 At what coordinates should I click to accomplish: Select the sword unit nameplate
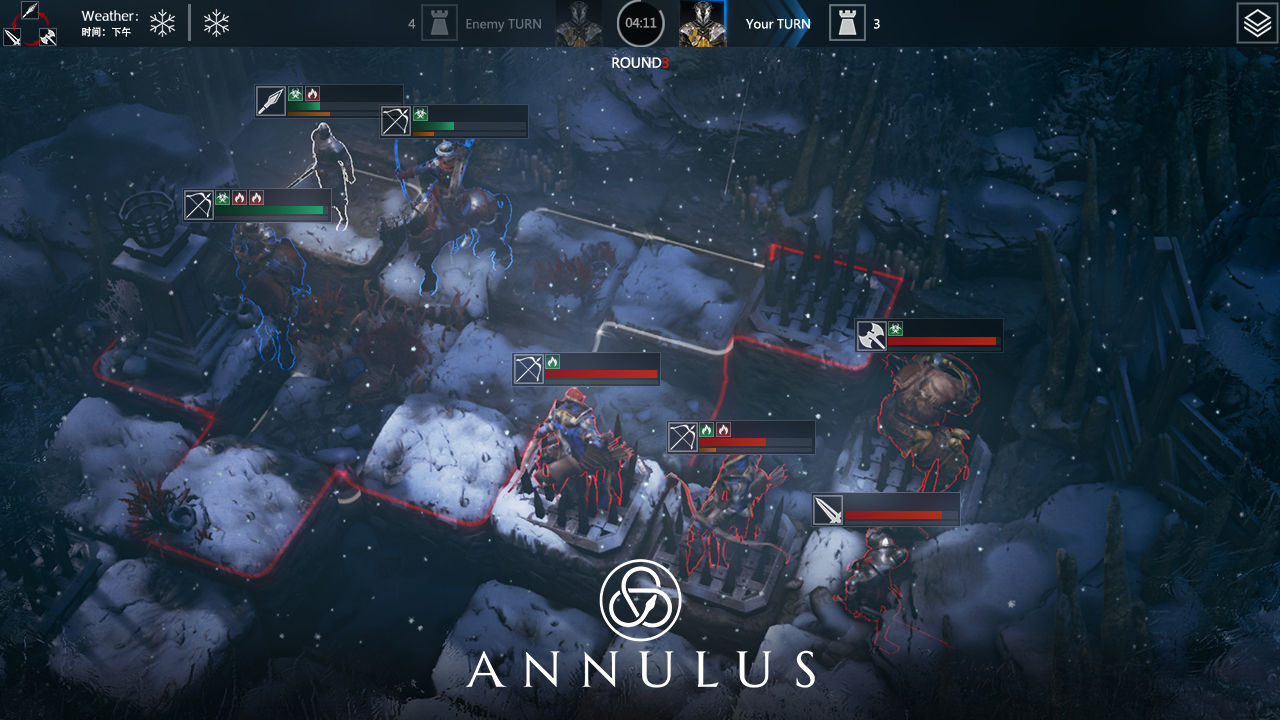[828, 511]
